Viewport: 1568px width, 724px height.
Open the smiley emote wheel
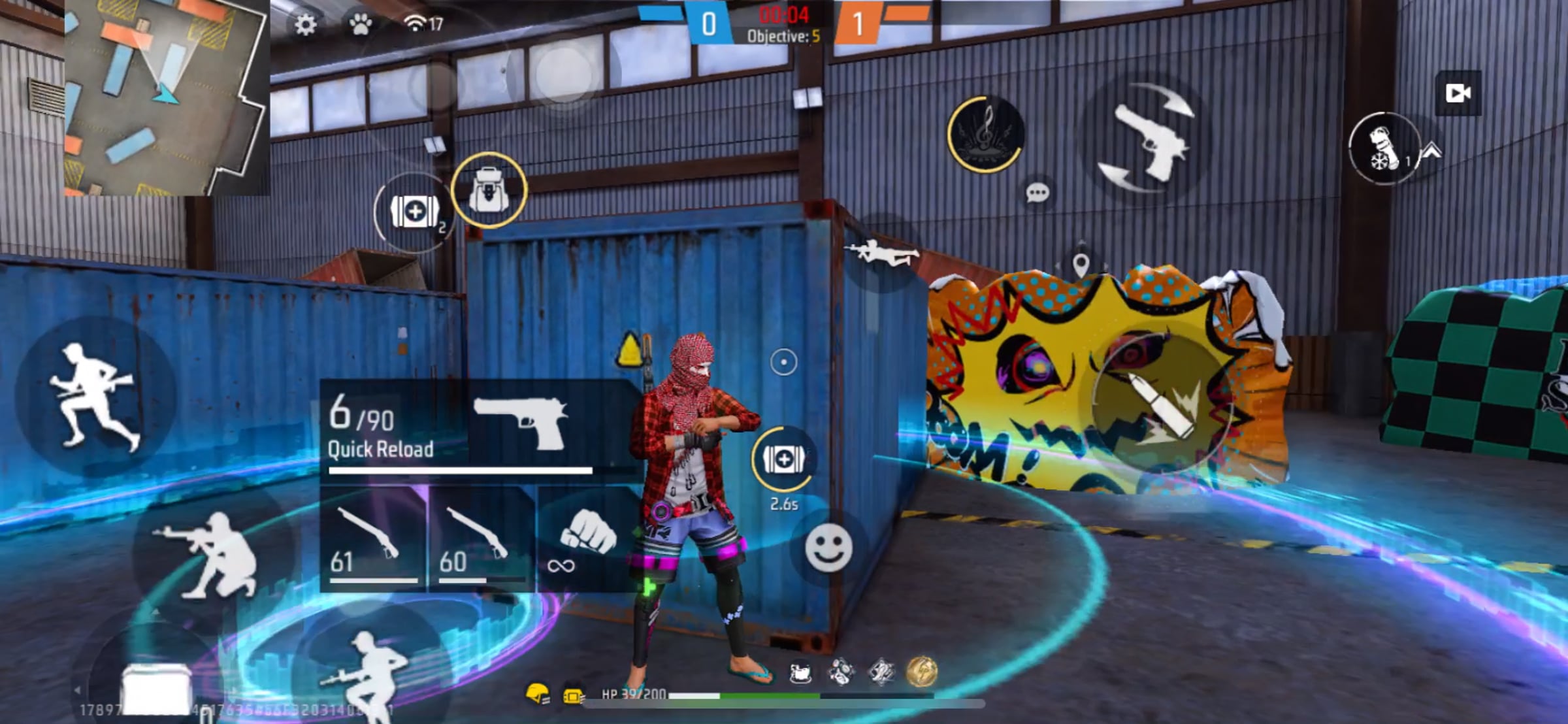point(828,548)
